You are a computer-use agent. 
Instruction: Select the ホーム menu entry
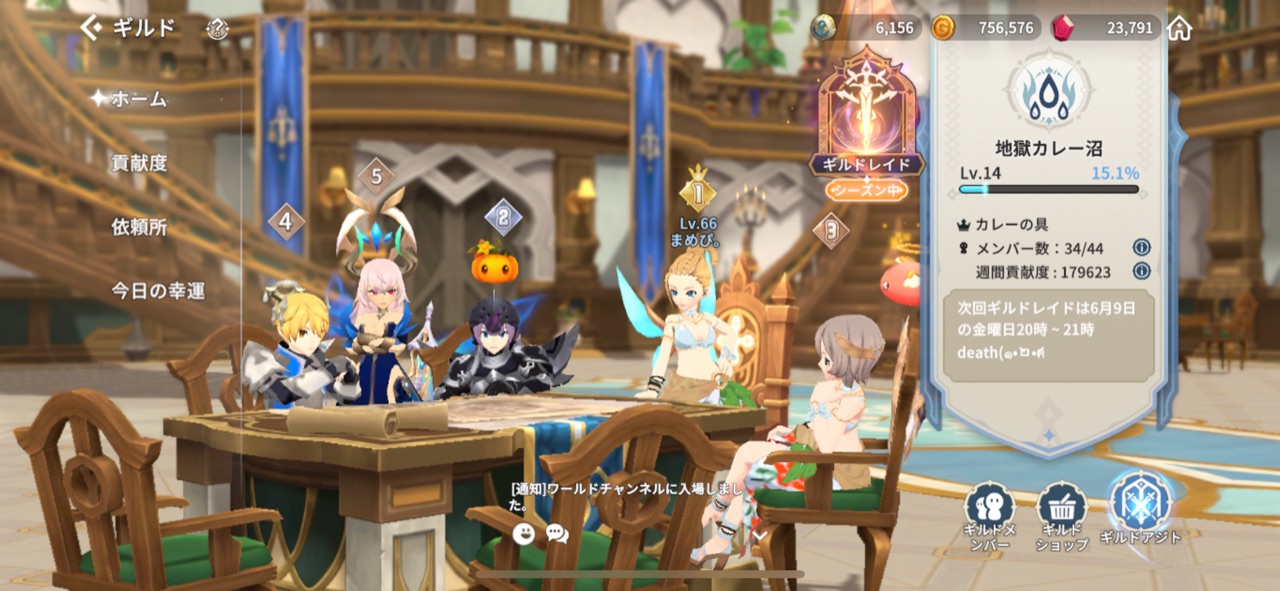pyautogui.click(x=138, y=98)
